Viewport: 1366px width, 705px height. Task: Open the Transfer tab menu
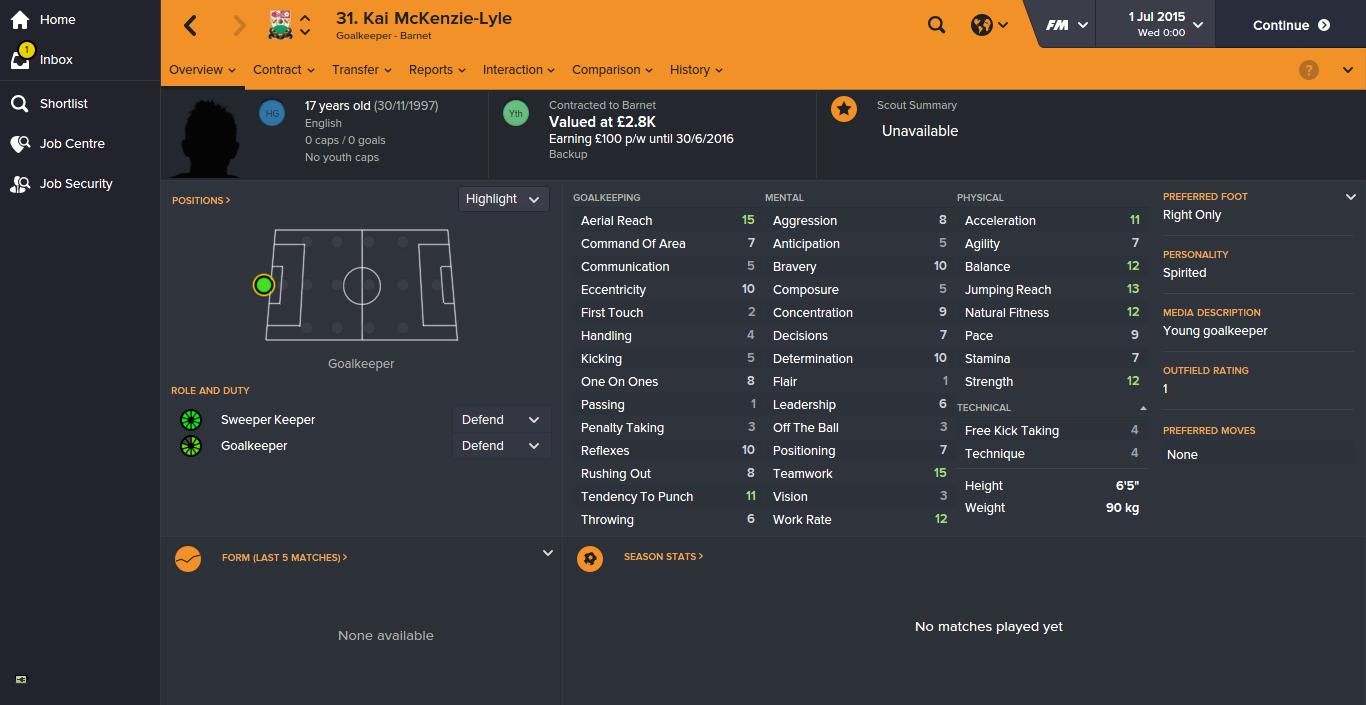(362, 70)
